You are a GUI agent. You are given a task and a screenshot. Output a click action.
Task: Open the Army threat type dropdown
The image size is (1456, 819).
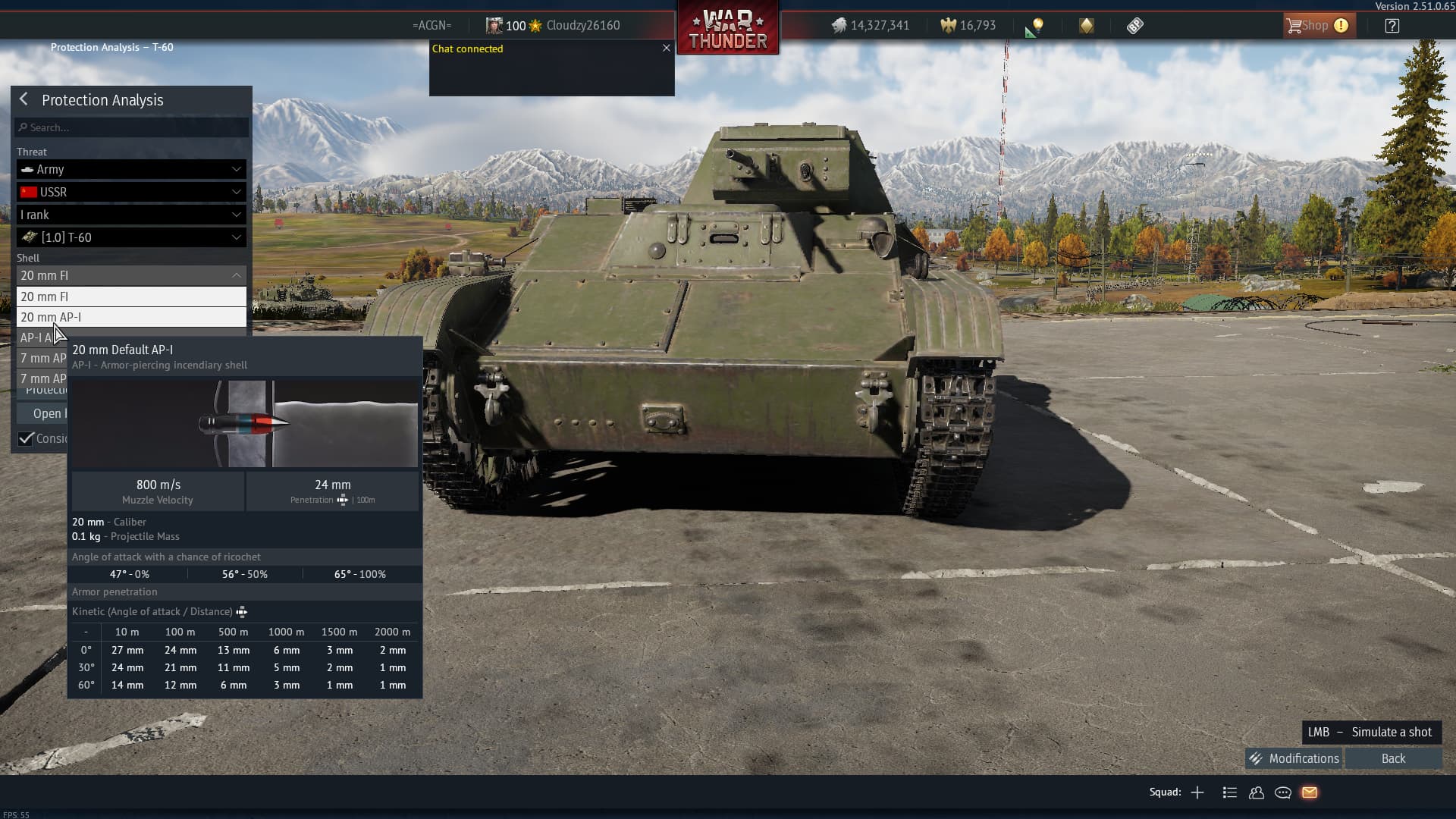point(131,169)
